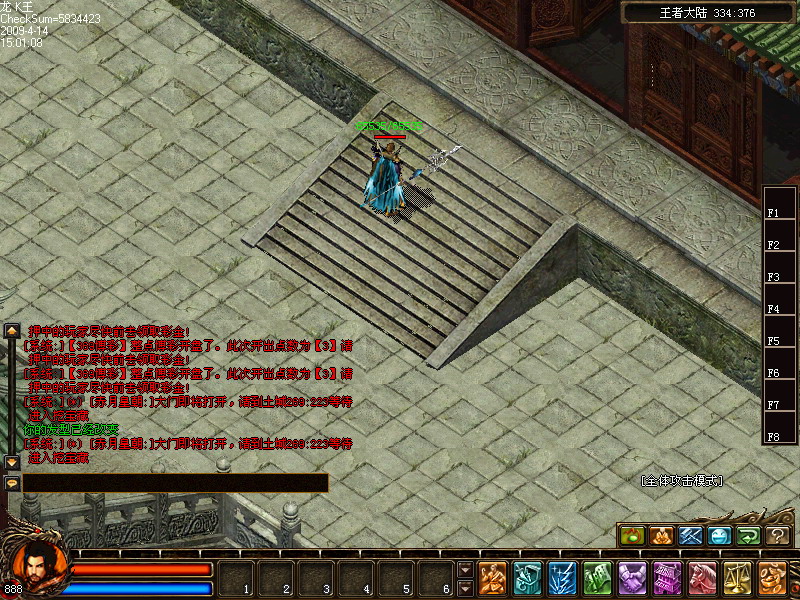Open the gold ingots shop icon
The height and width of the screenshot is (600, 800).
[772, 578]
